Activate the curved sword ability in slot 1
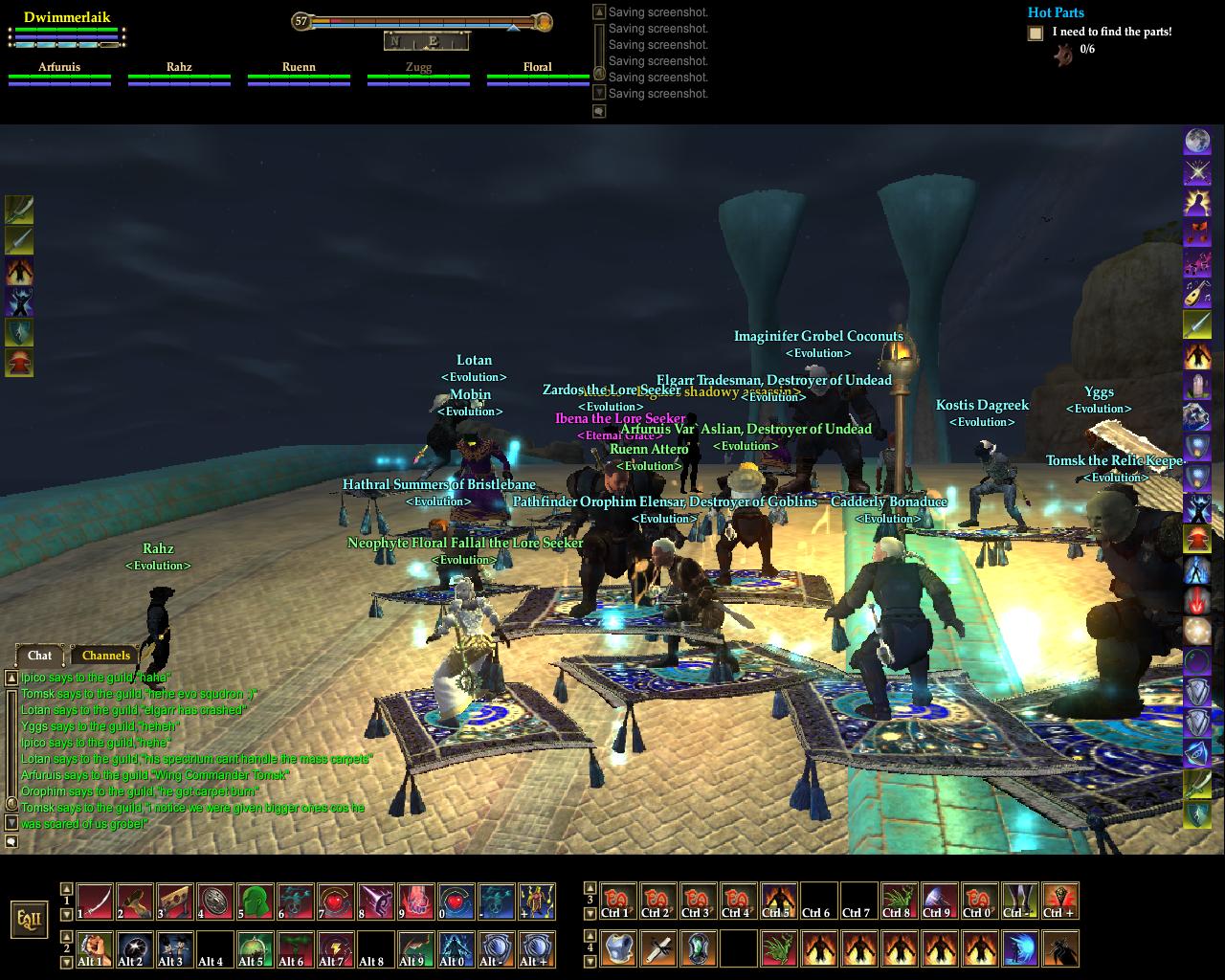The image size is (1225, 980). [x=95, y=902]
